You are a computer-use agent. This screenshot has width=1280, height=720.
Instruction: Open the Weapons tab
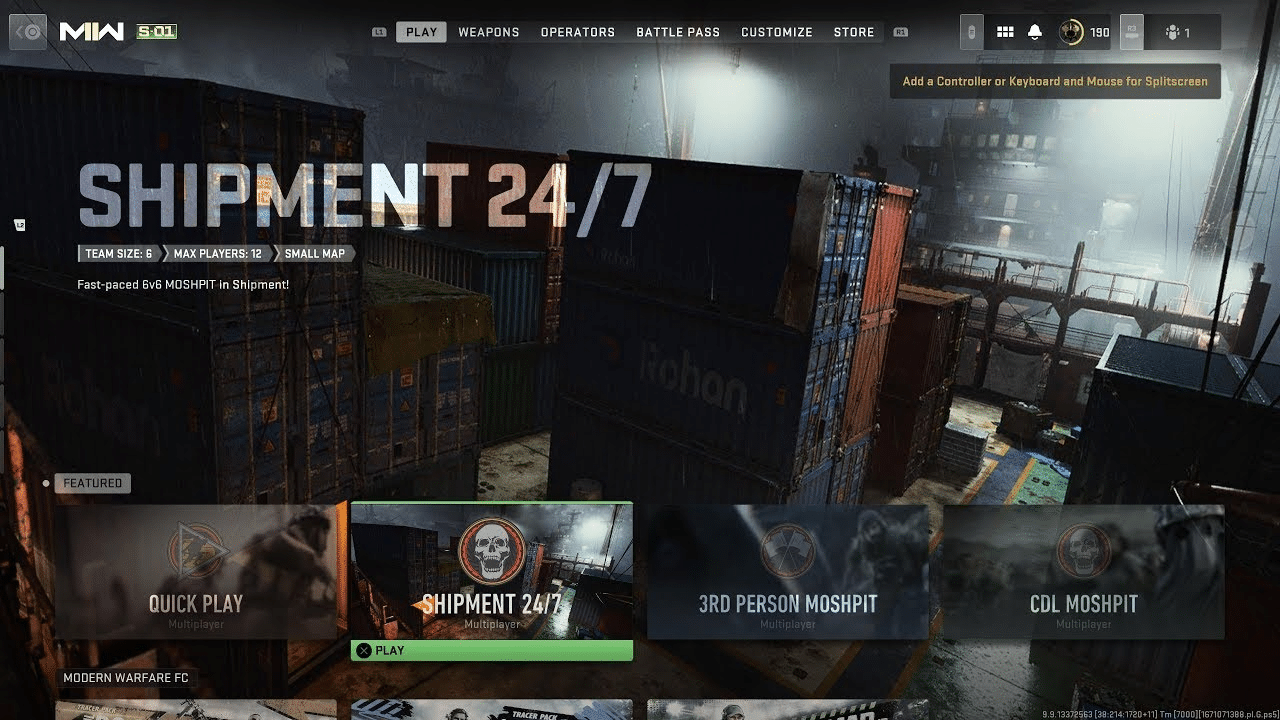click(488, 32)
